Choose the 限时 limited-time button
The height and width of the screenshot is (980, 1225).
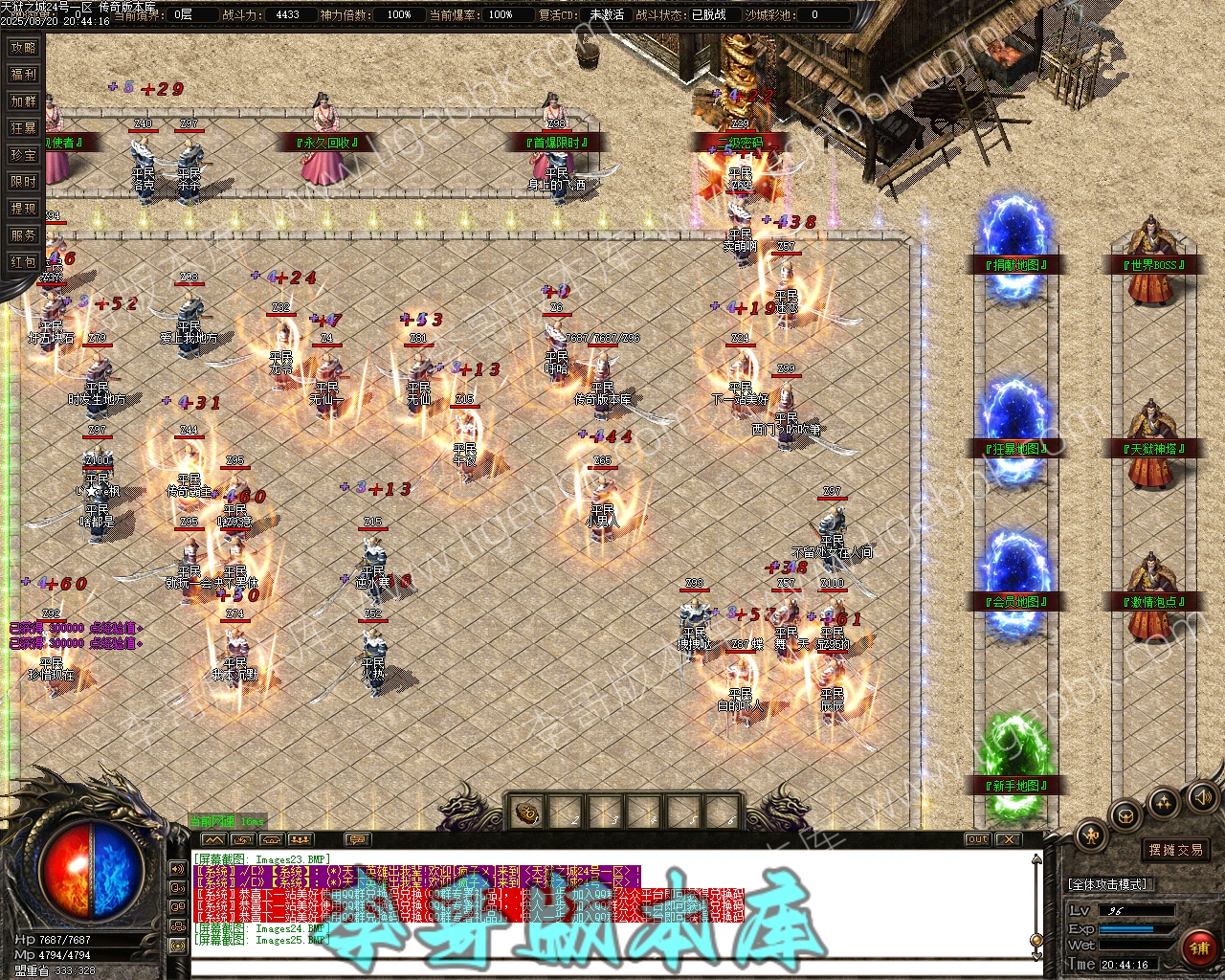point(23,182)
